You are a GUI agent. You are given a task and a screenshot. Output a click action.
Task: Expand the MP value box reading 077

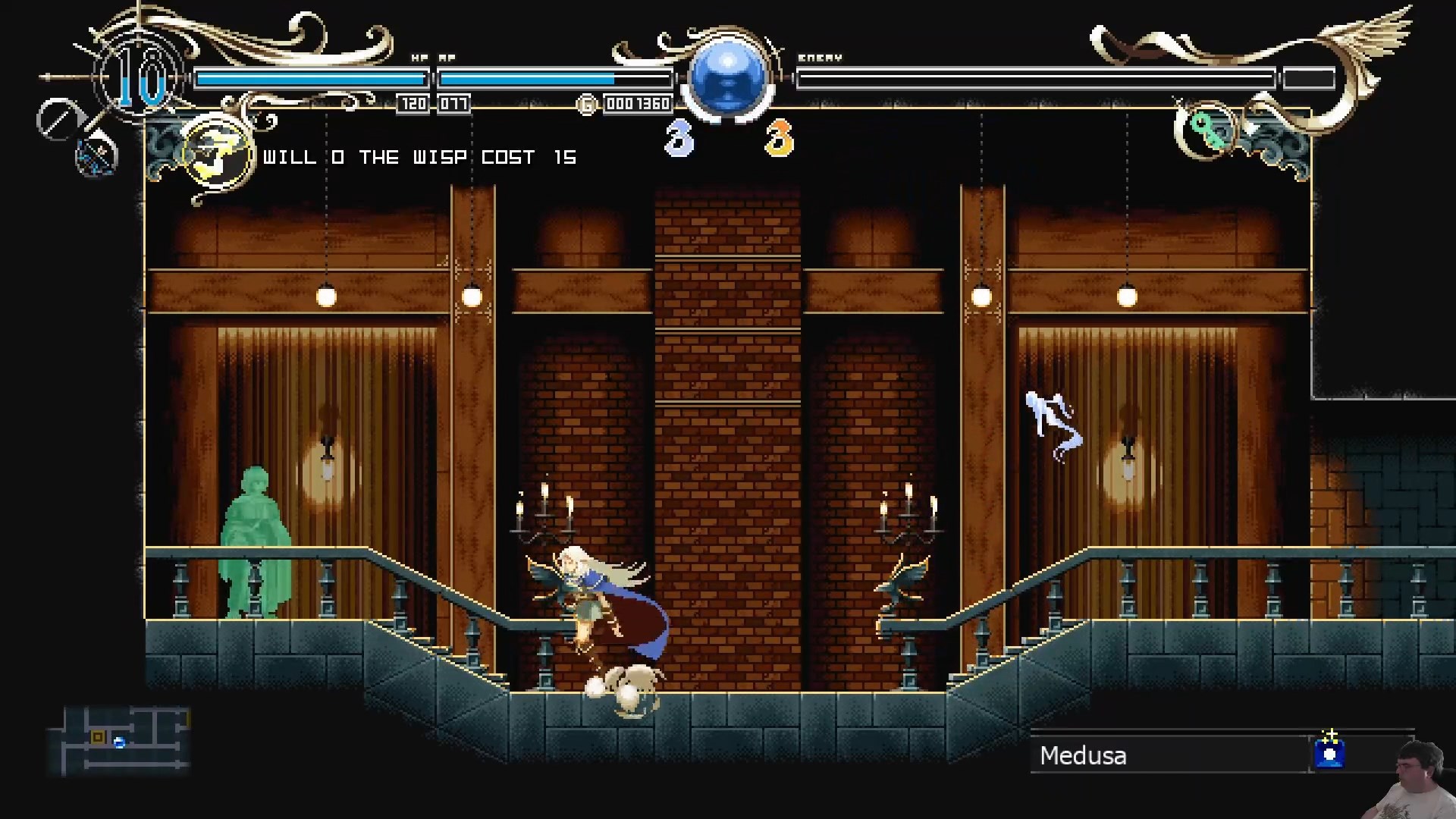(453, 104)
